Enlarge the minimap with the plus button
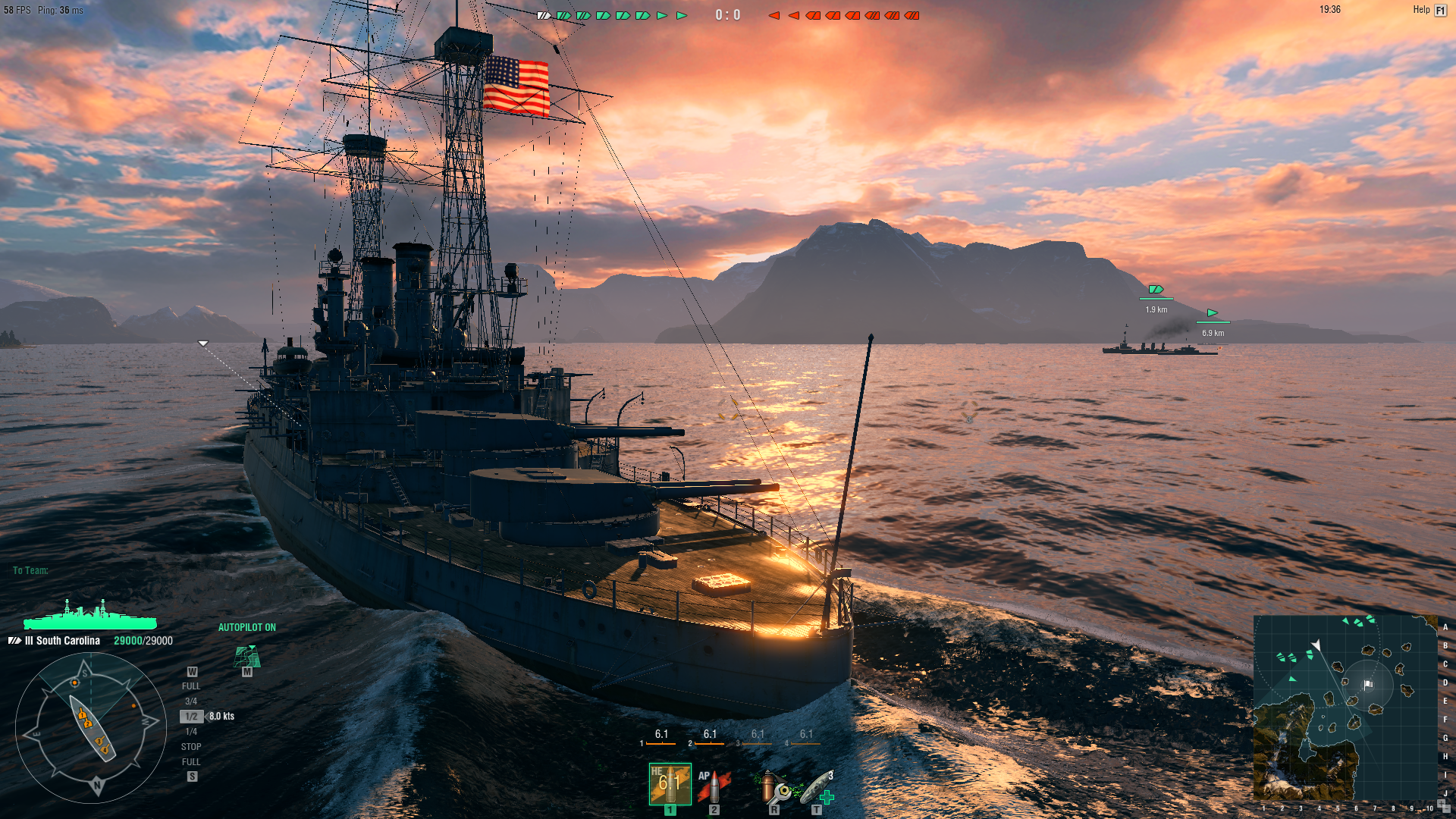 coord(1441,803)
